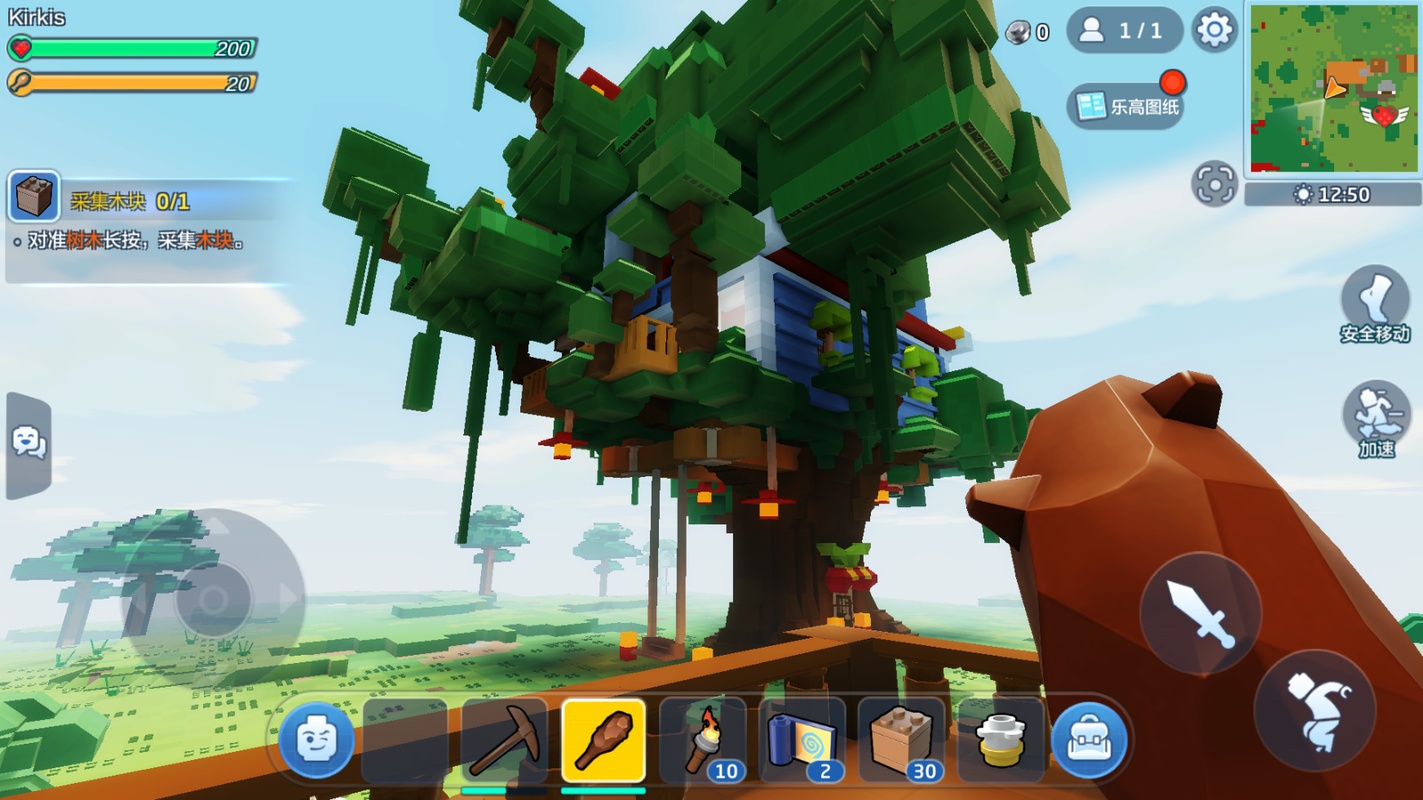Open the settings gear menu
1423x800 pixels.
[1214, 31]
